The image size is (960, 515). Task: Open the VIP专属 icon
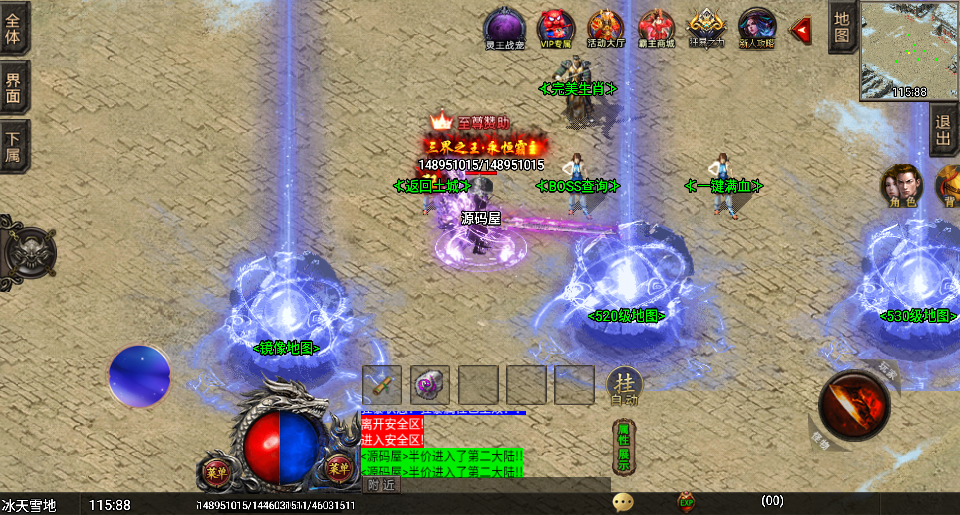556,27
